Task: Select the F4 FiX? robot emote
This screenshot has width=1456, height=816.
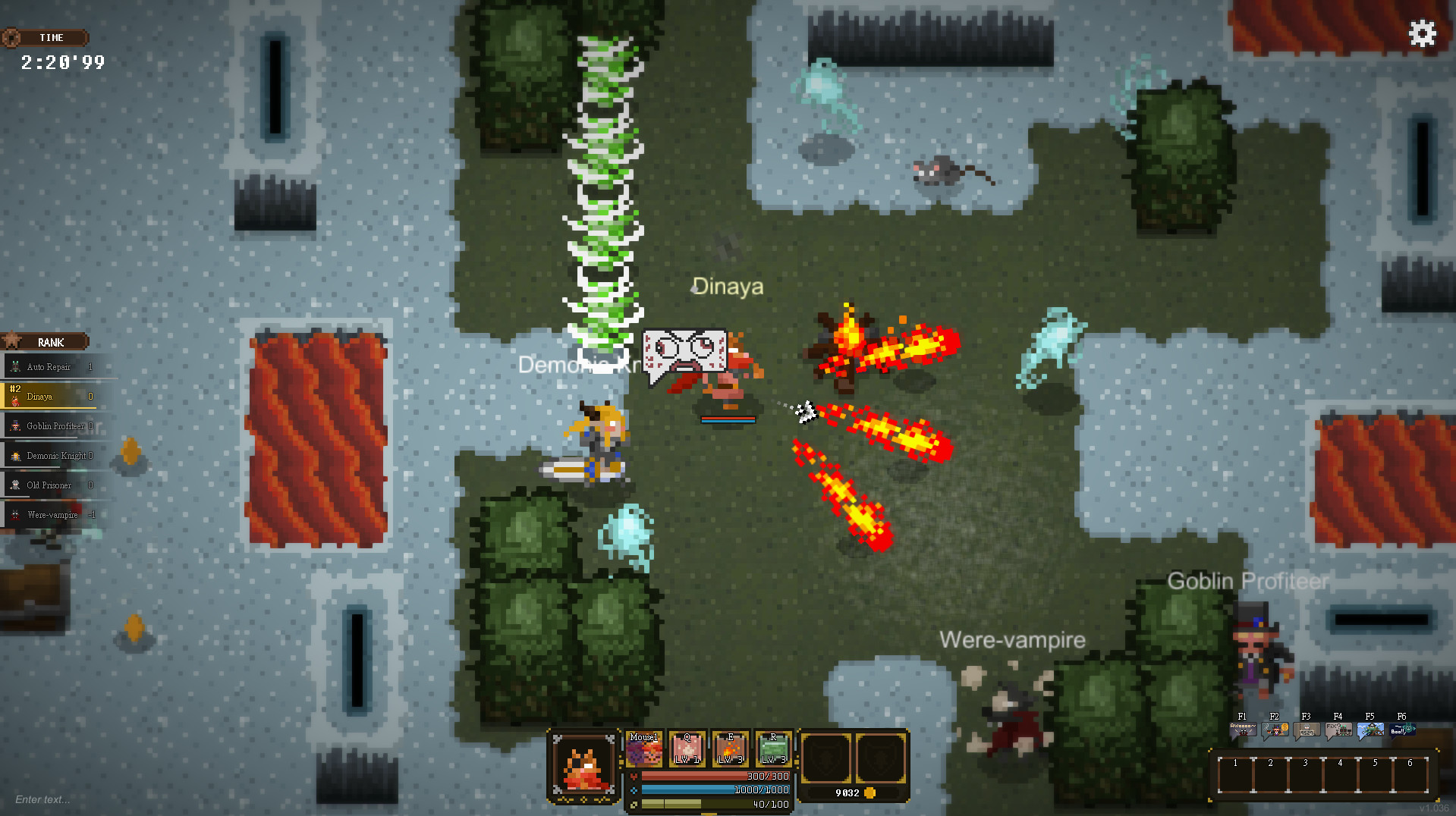Action: coord(1338,728)
